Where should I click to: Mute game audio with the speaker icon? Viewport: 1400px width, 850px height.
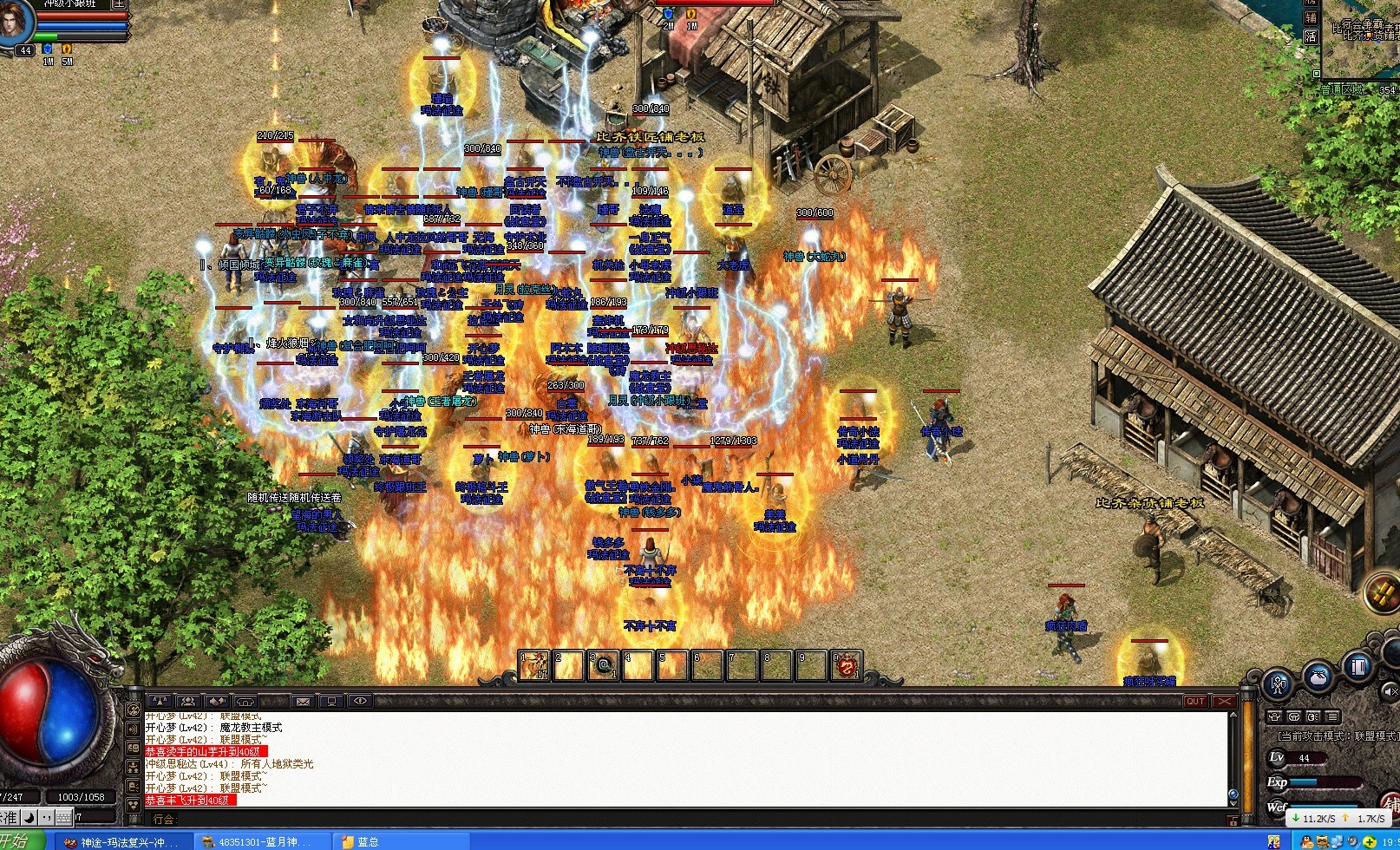[1389, 692]
